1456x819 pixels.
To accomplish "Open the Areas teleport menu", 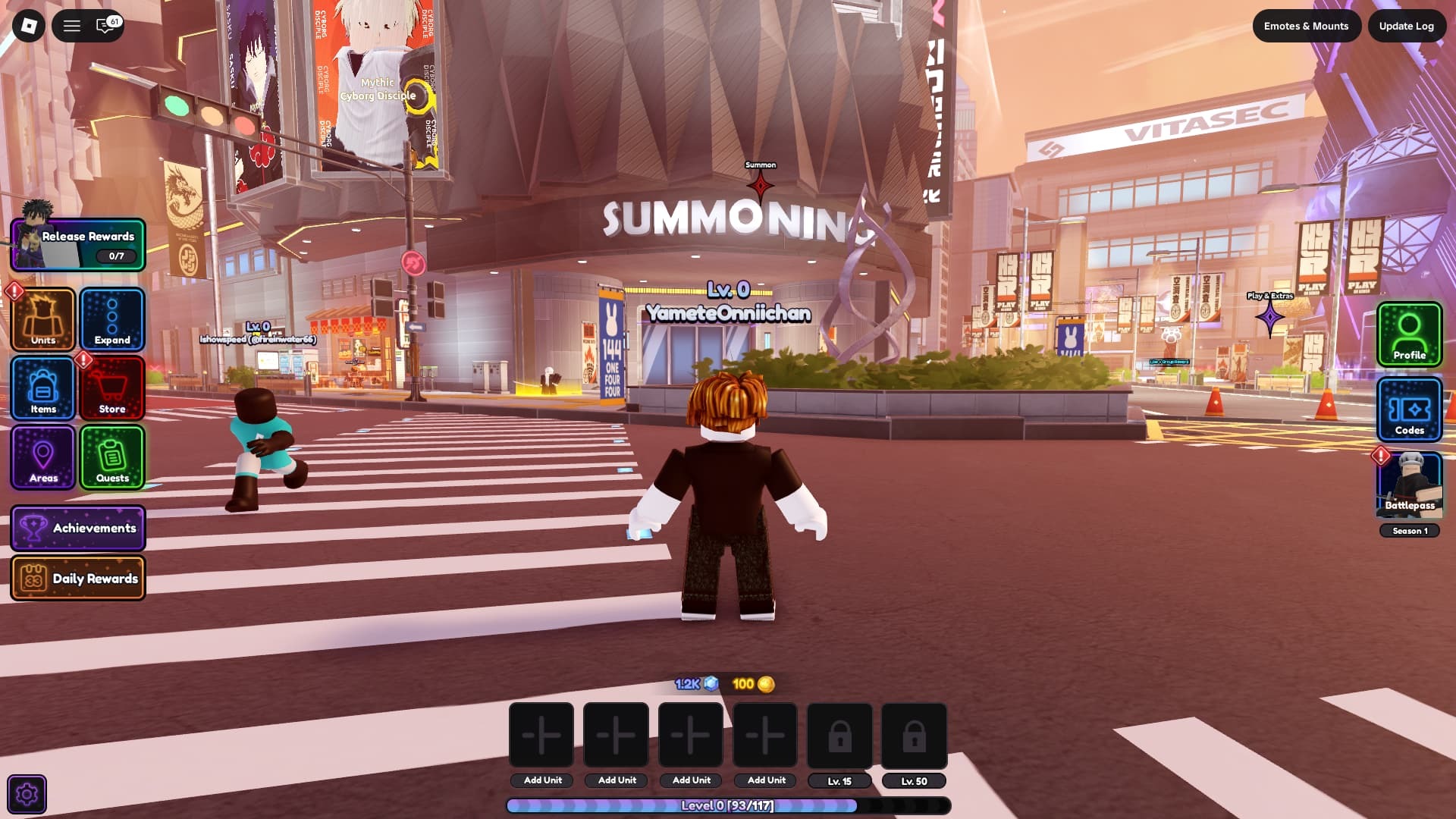I will [43, 457].
